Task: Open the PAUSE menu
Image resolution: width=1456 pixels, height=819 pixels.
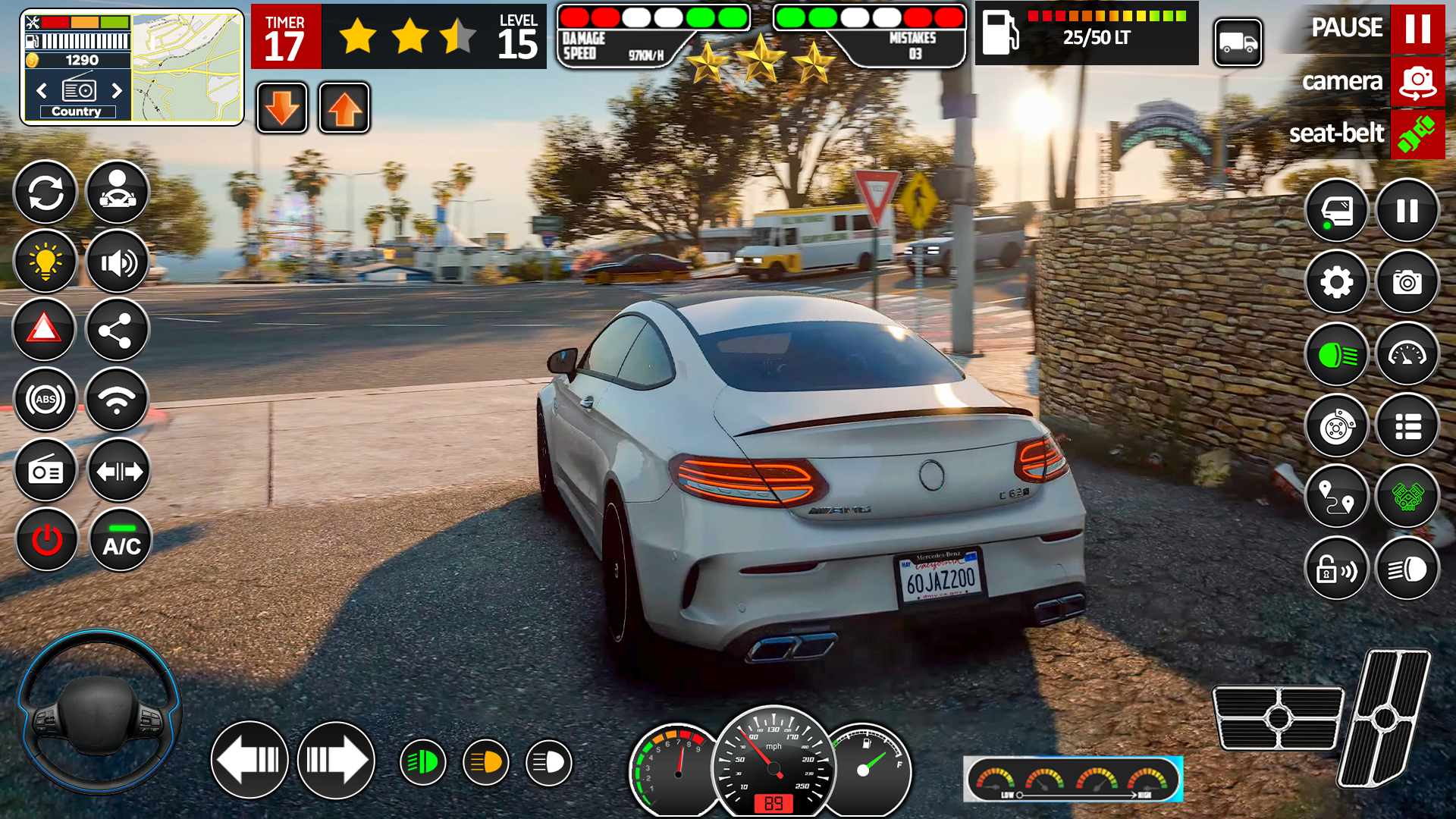Action: coord(1417,30)
